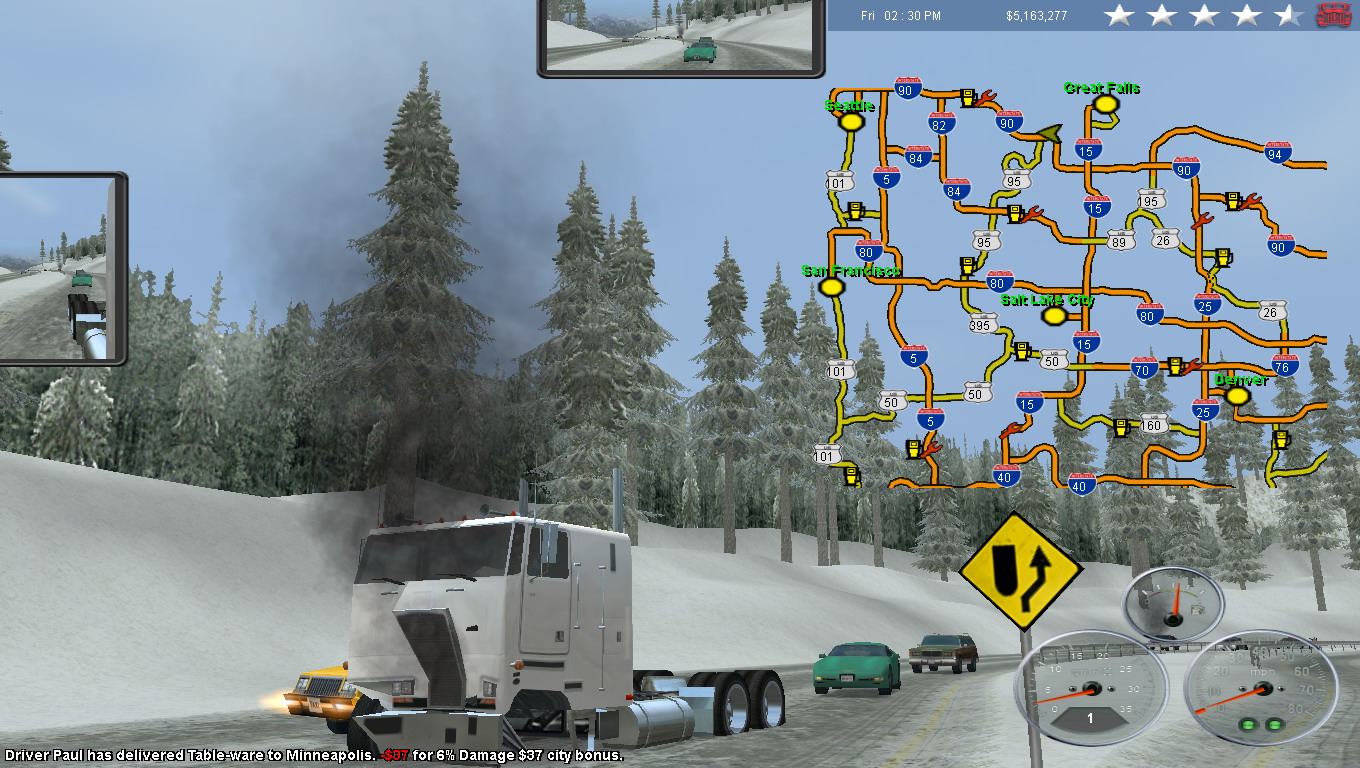The image size is (1360, 768).
Task: Select the Salt Lake City marker
Action: (1053, 316)
